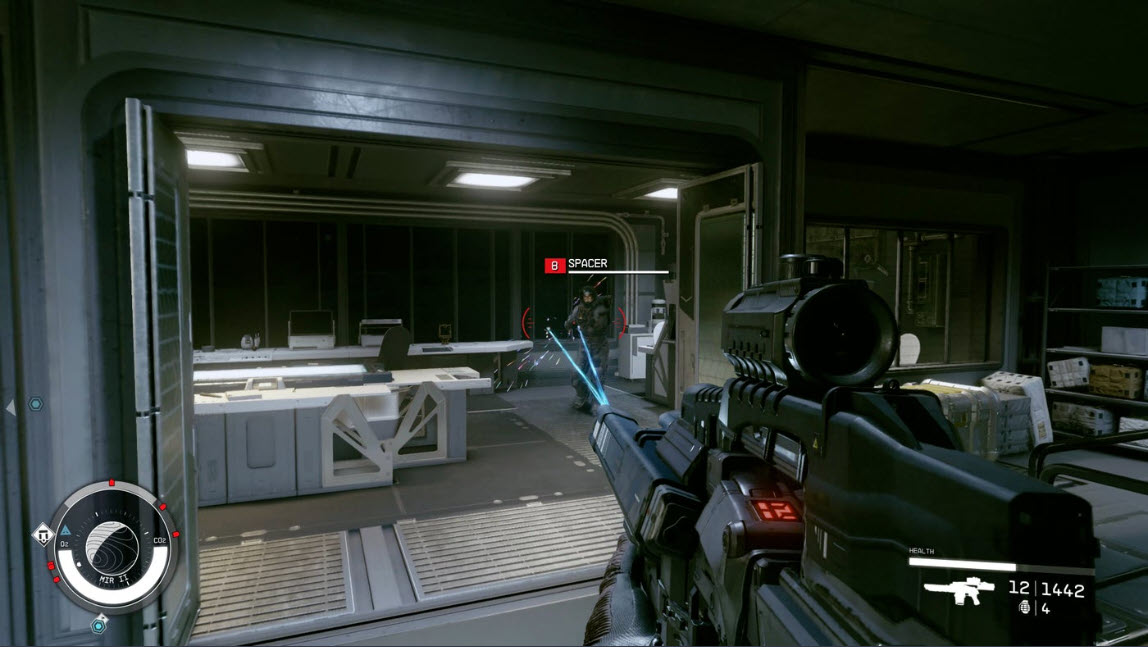Viewport: 1148px width, 647px height.
Task: Click the MIR II planet scanner watch
Action: (x=112, y=545)
